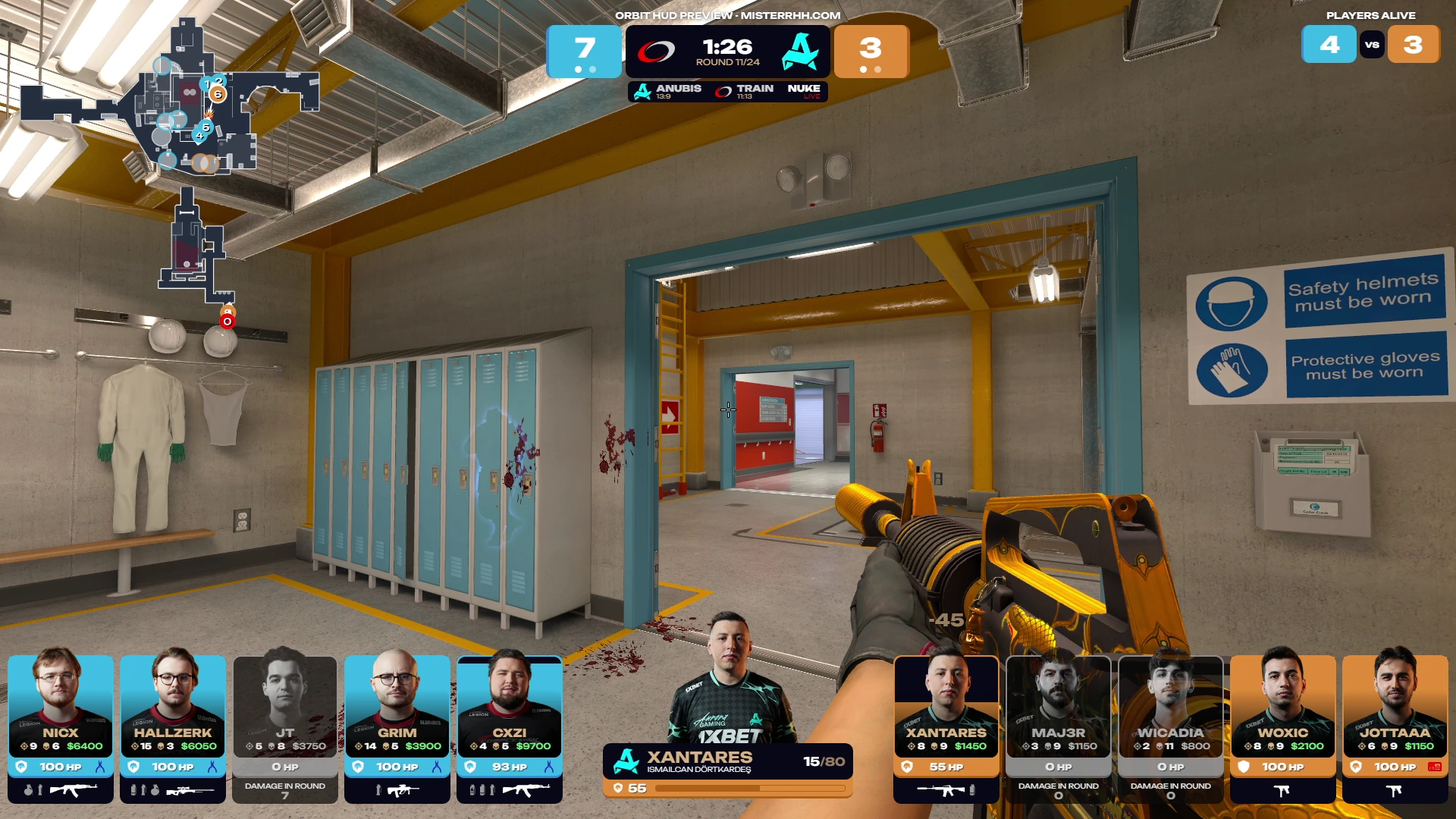Viewport: 1456px width, 819px height.
Task: Spectate WOXIC via his player card
Action: tap(1282, 726)
